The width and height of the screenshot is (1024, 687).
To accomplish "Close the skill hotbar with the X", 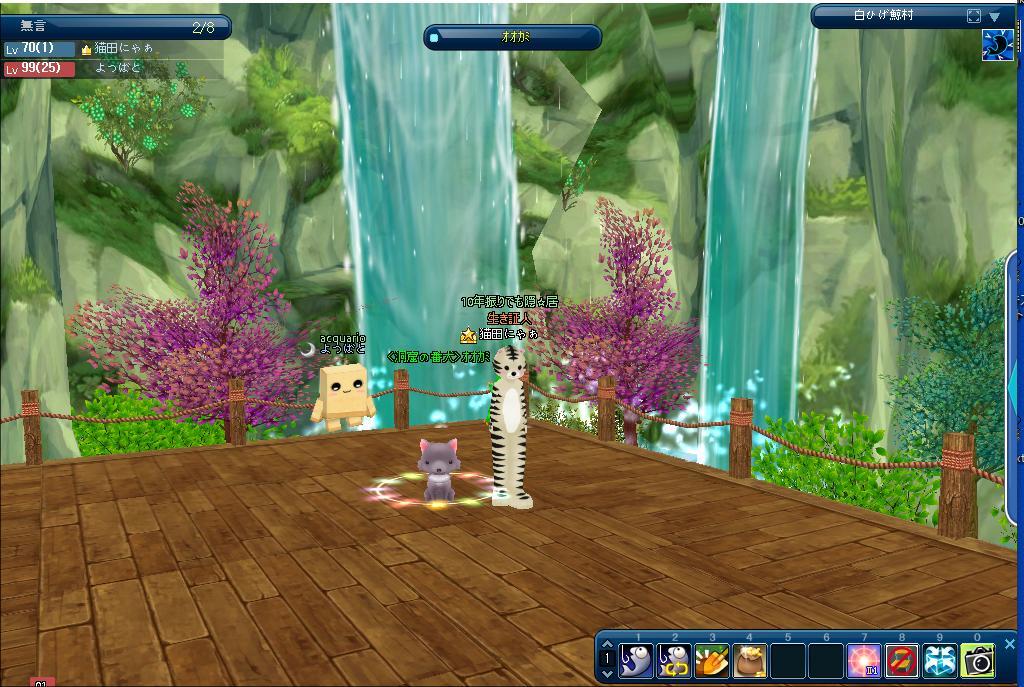I will pyautogui.click(x=1009, y=645).
